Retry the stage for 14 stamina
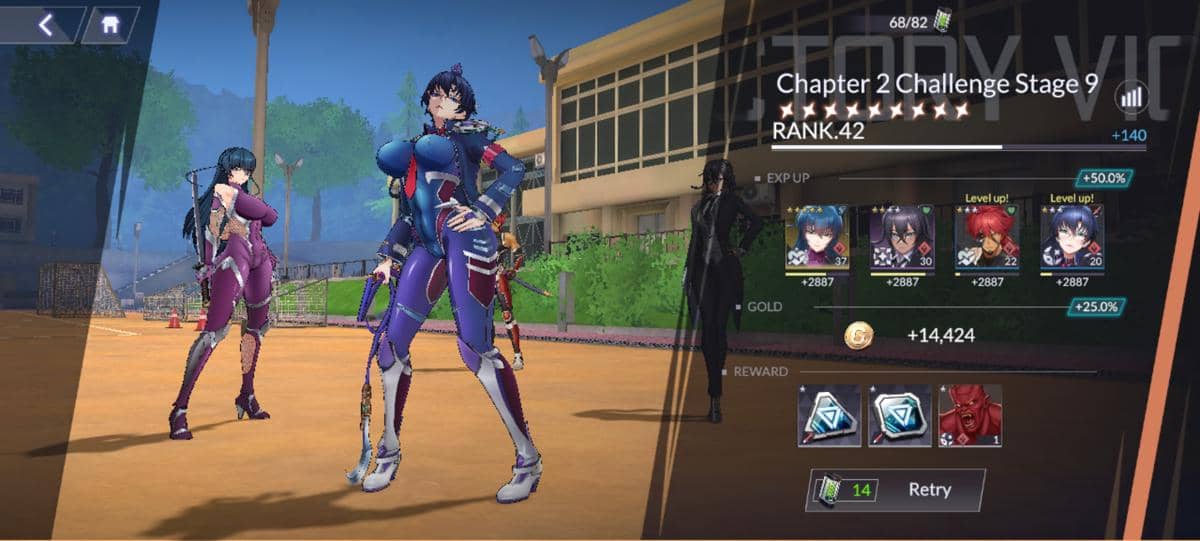Viewport: 1200px width, 541px height. pos(895,490)
